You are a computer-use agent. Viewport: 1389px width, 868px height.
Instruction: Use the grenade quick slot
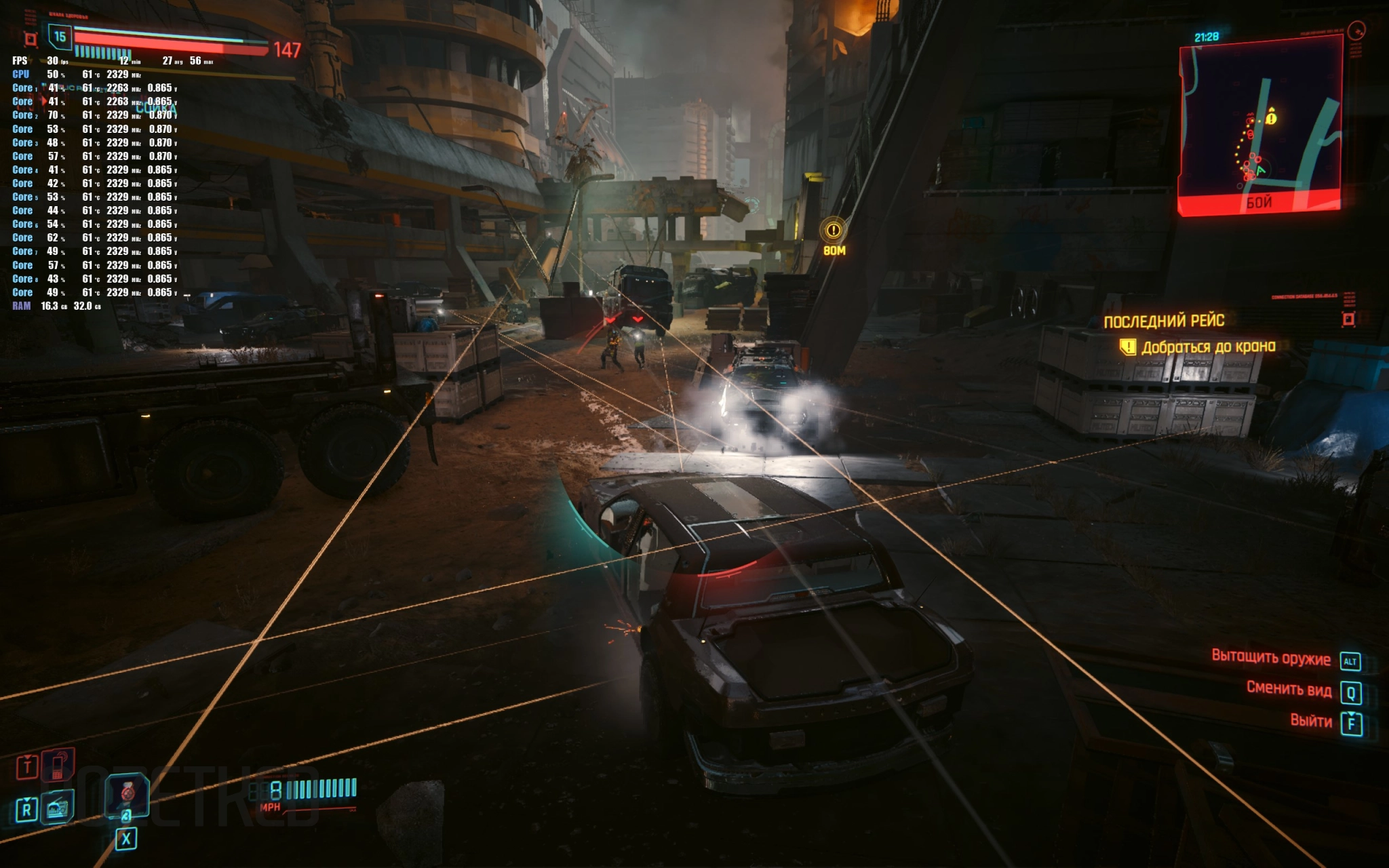click(127, 795)
